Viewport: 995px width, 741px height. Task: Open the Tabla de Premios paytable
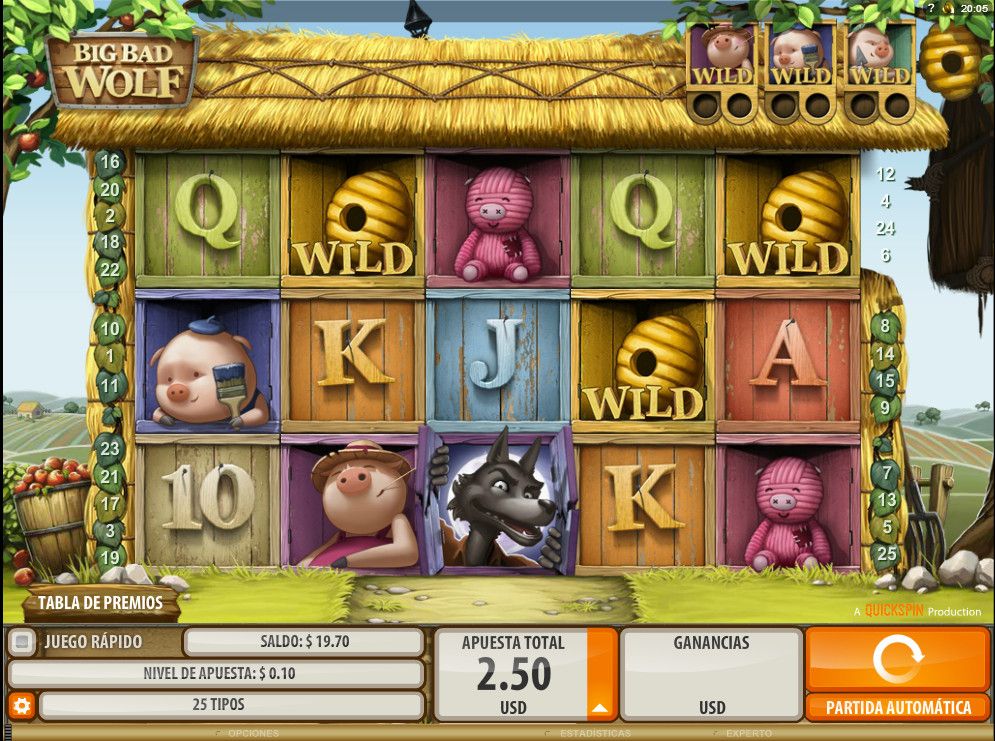click(x=100, y=603)
